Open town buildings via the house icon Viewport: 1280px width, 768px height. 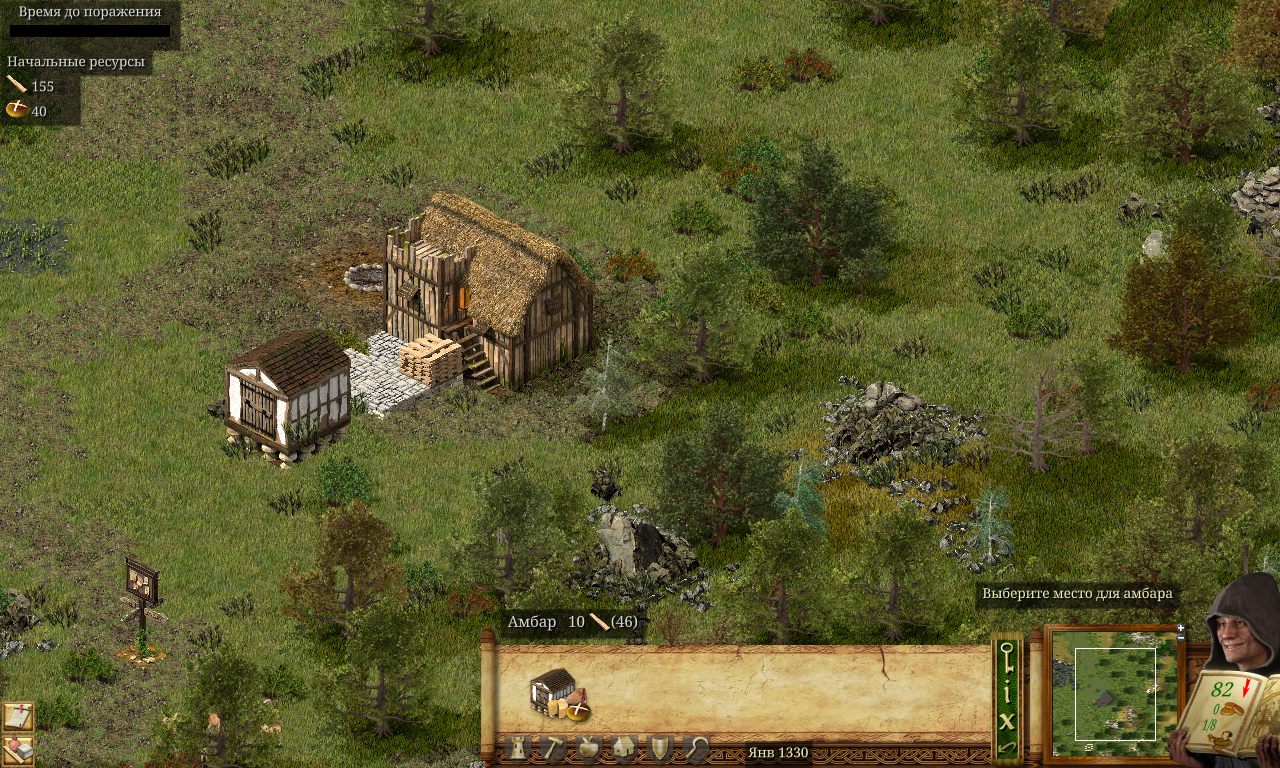(x=623, y=747)
